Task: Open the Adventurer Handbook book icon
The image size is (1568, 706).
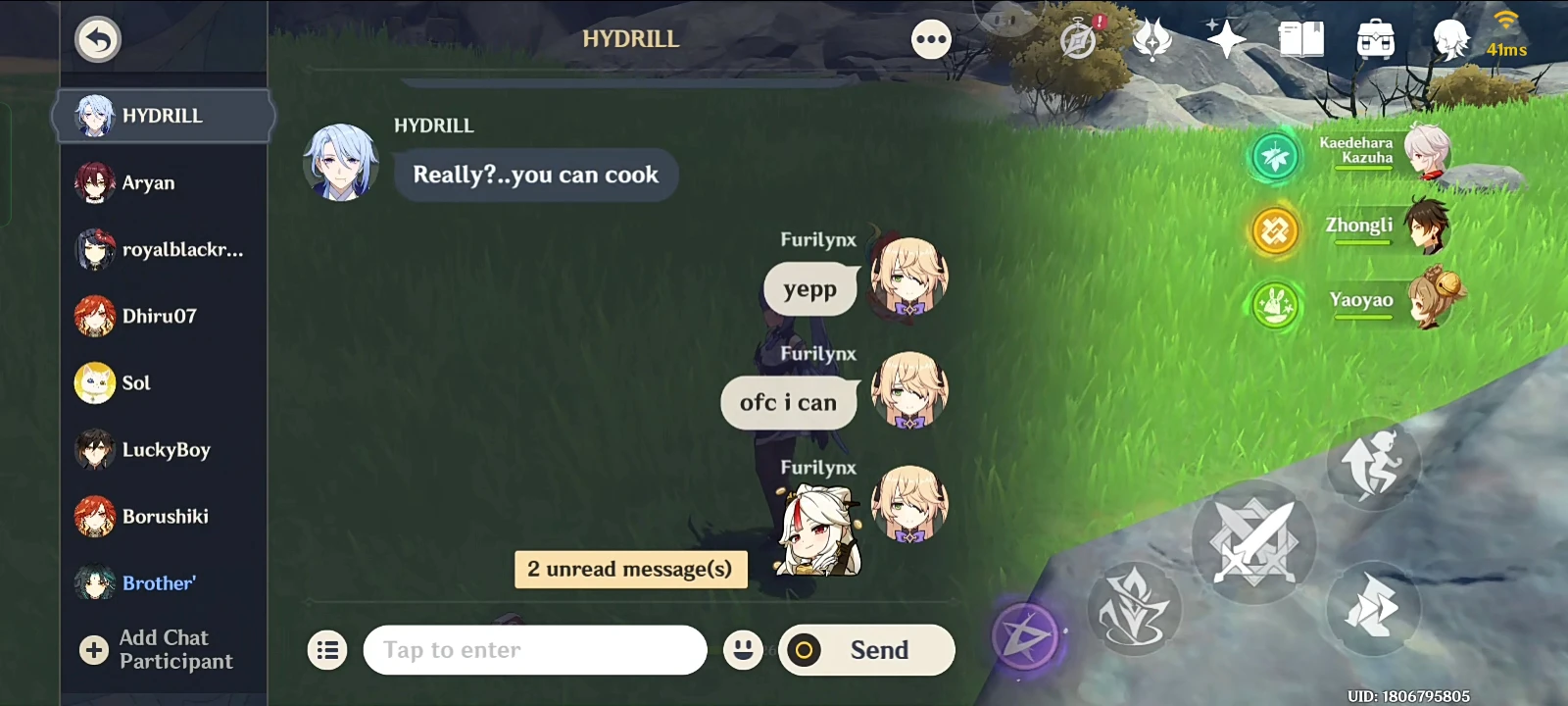Action: (x=1301, y=39)
